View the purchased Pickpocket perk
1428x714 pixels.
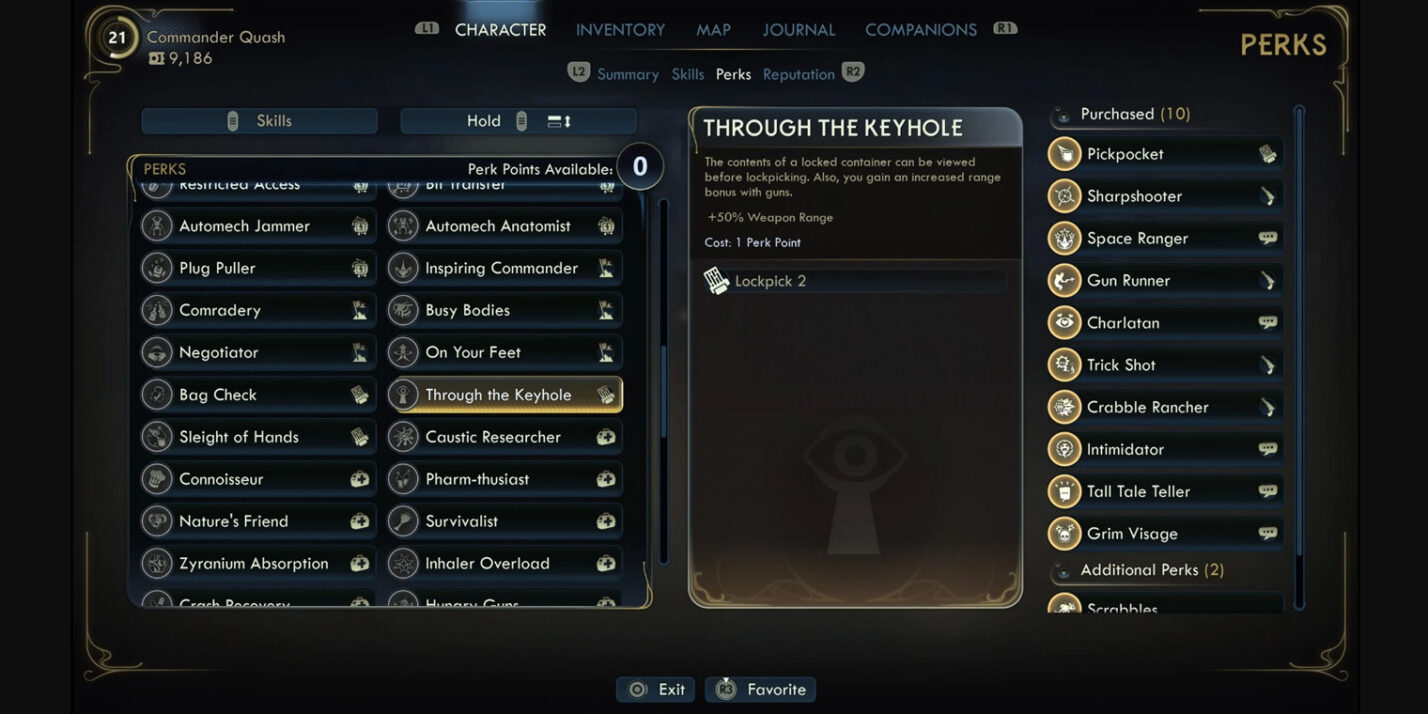coord(1165,154)
